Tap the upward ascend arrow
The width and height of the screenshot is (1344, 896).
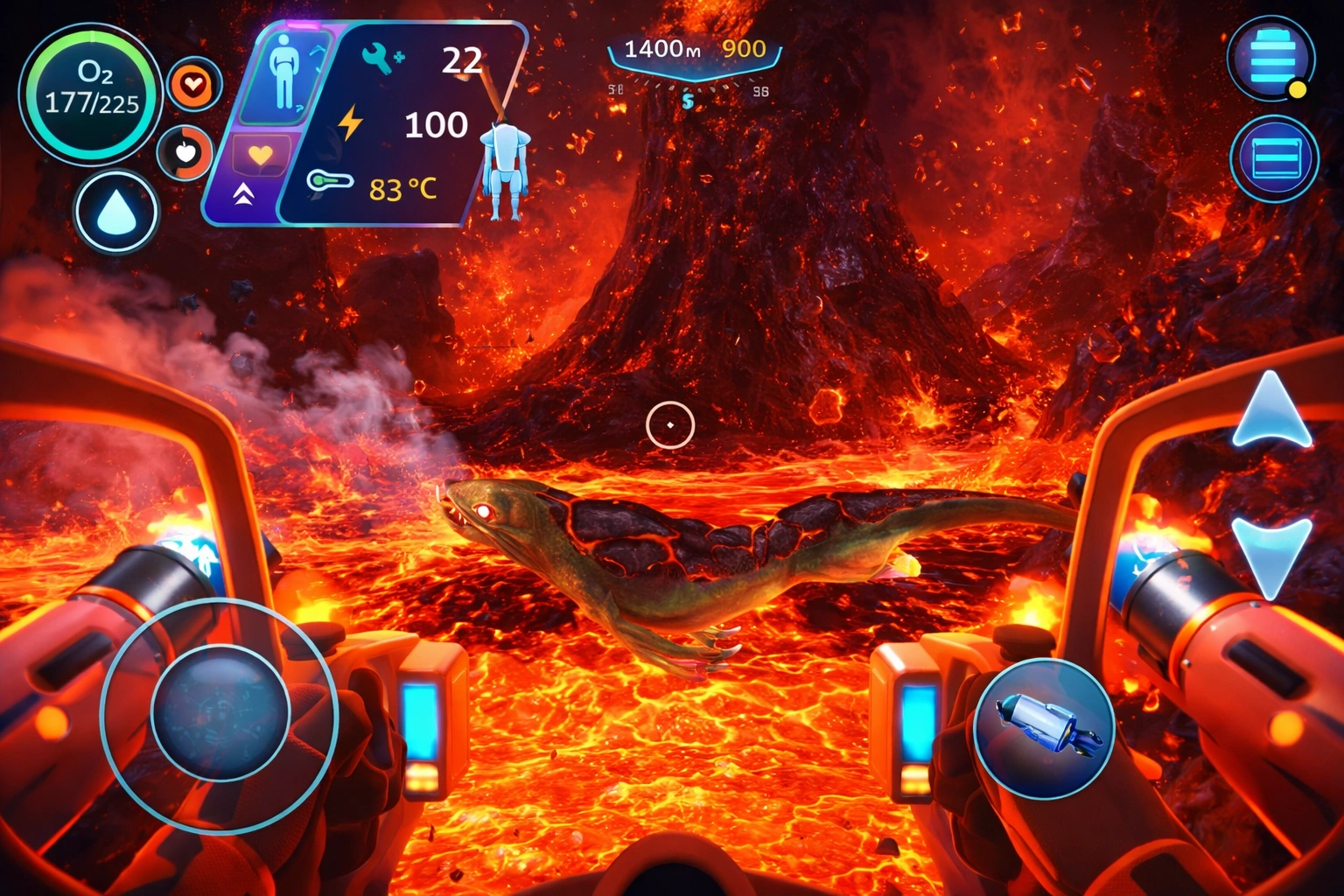(1271, 409)
